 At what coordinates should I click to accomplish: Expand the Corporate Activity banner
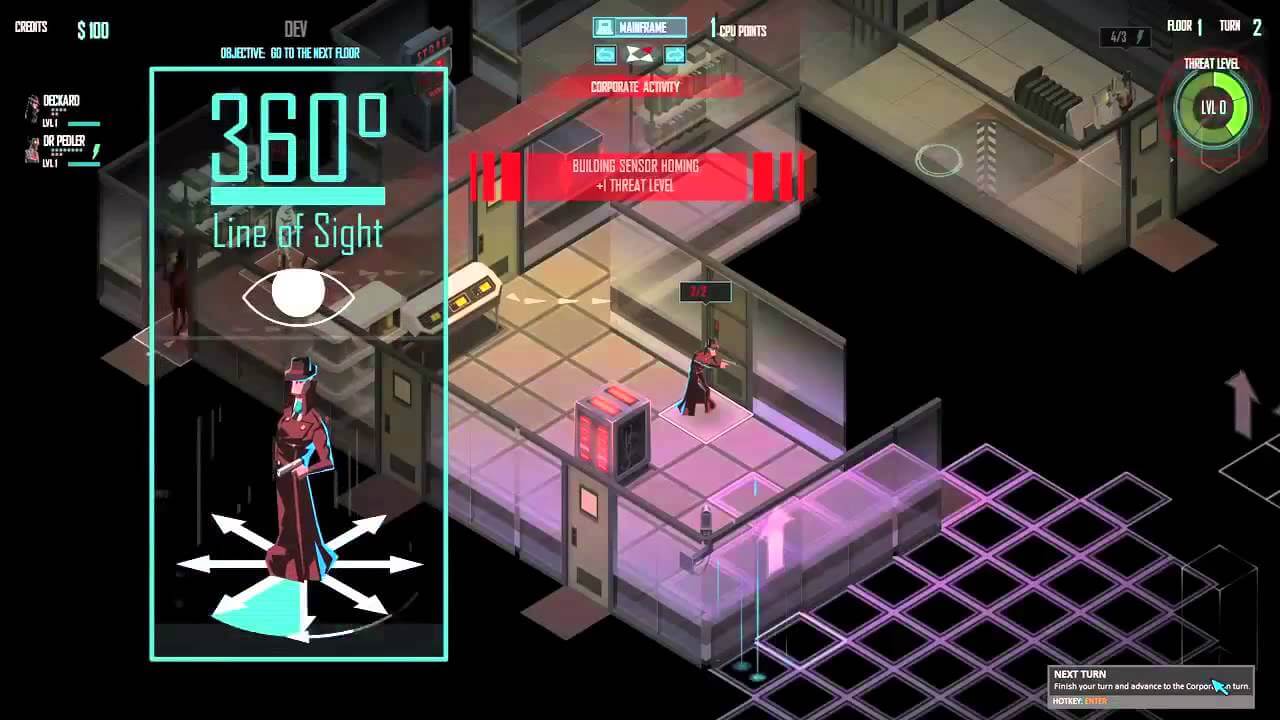tap(633, 87)
